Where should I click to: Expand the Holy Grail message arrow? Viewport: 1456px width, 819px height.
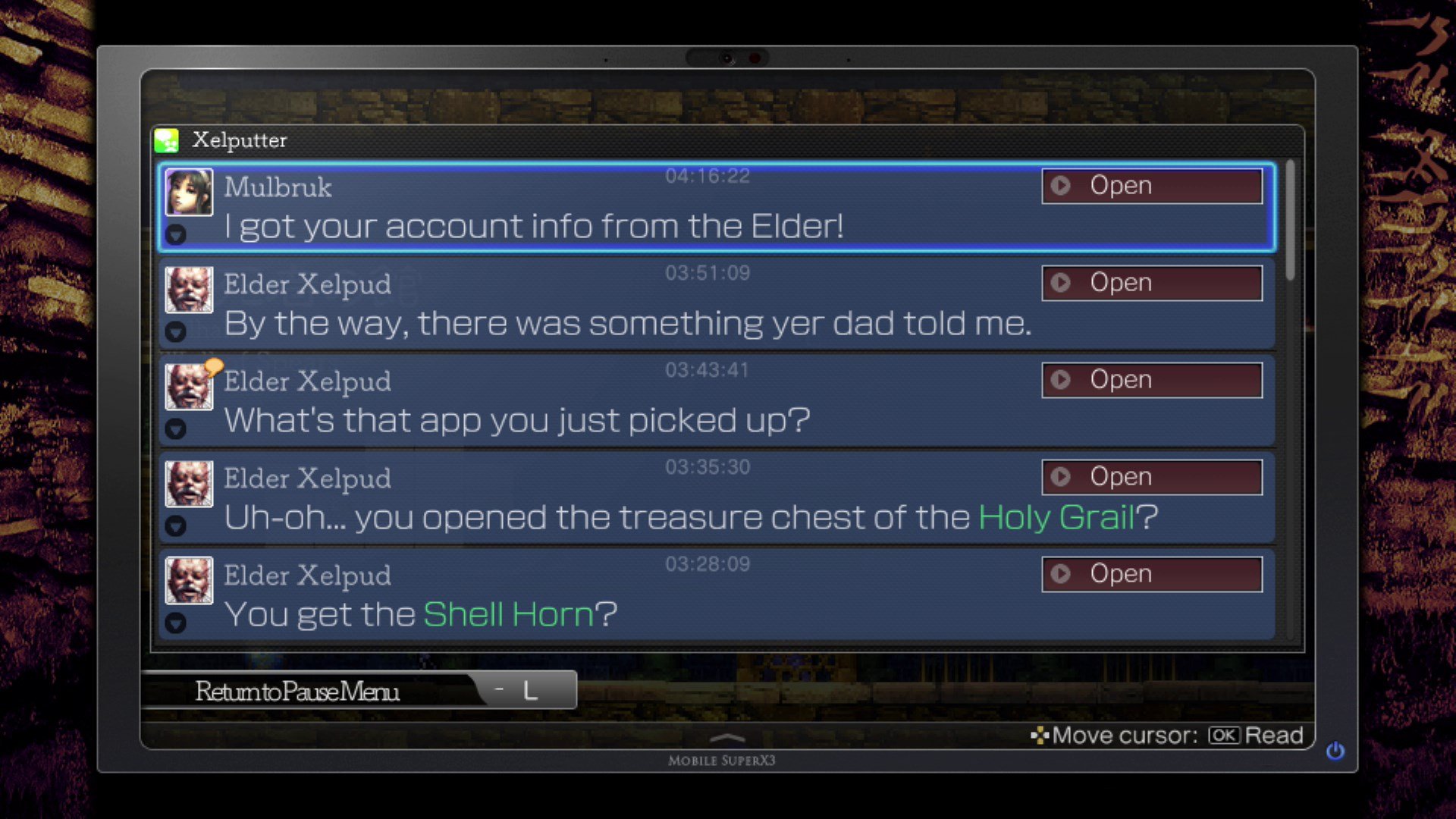176,526
